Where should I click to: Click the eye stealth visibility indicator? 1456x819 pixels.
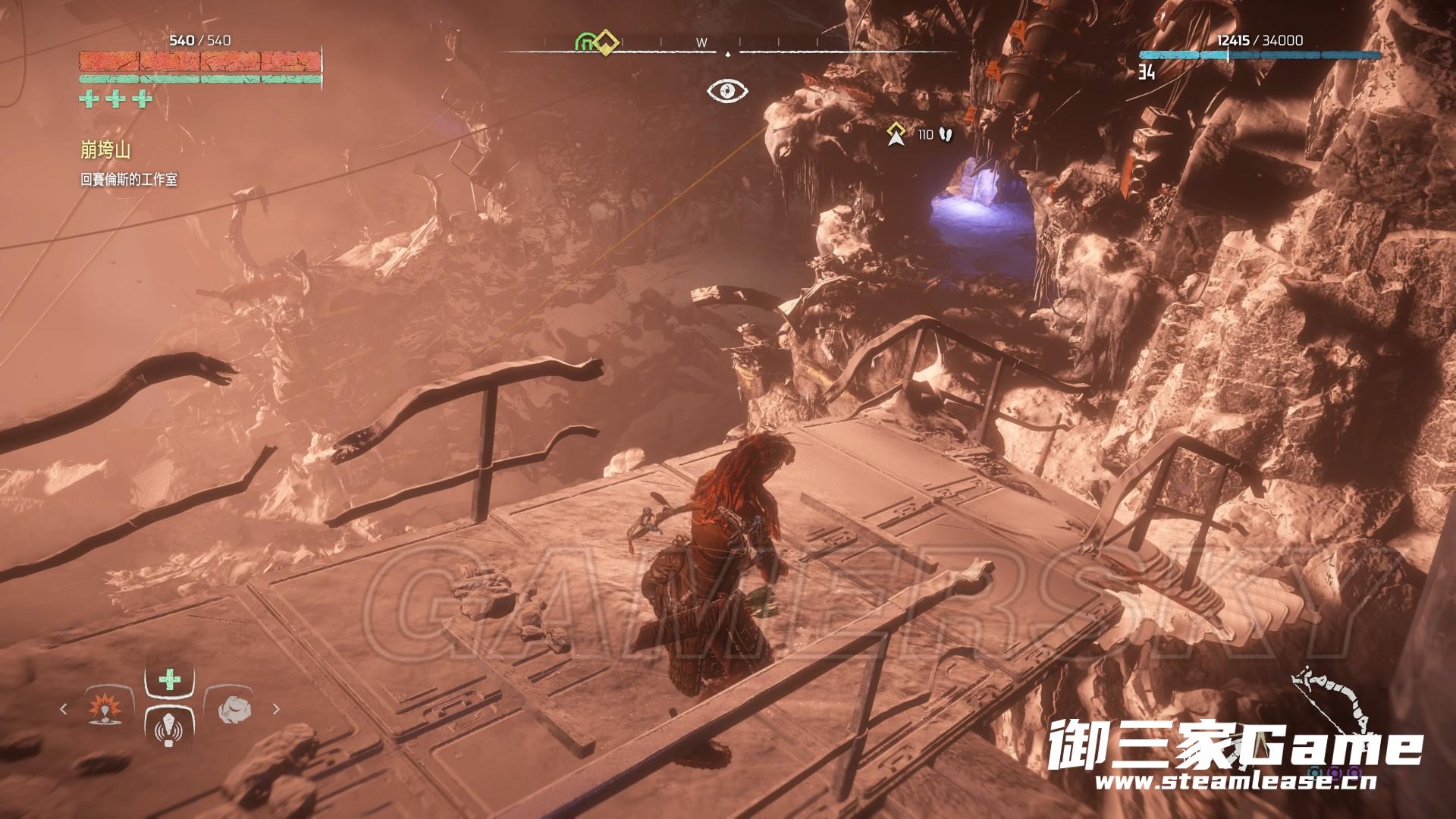coord(727,91)
